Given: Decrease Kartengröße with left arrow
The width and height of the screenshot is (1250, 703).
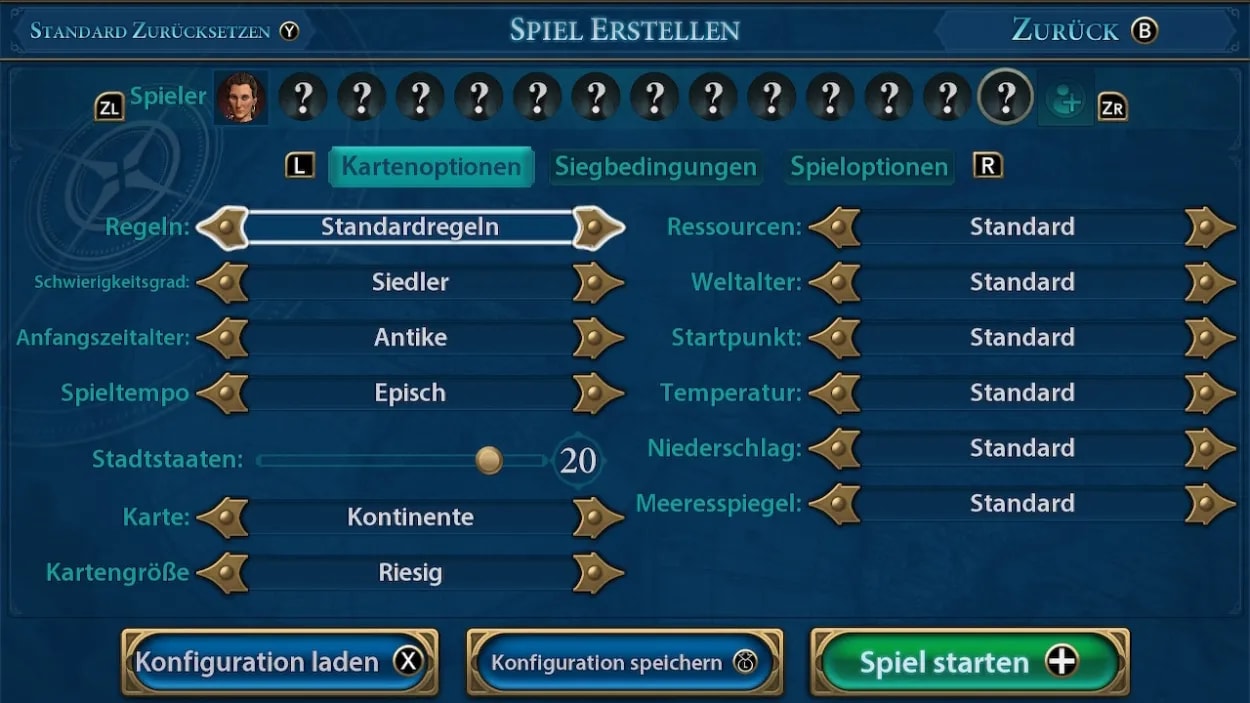Looking at the screenshot, I should pyautogui.click(x=224, y=573).
